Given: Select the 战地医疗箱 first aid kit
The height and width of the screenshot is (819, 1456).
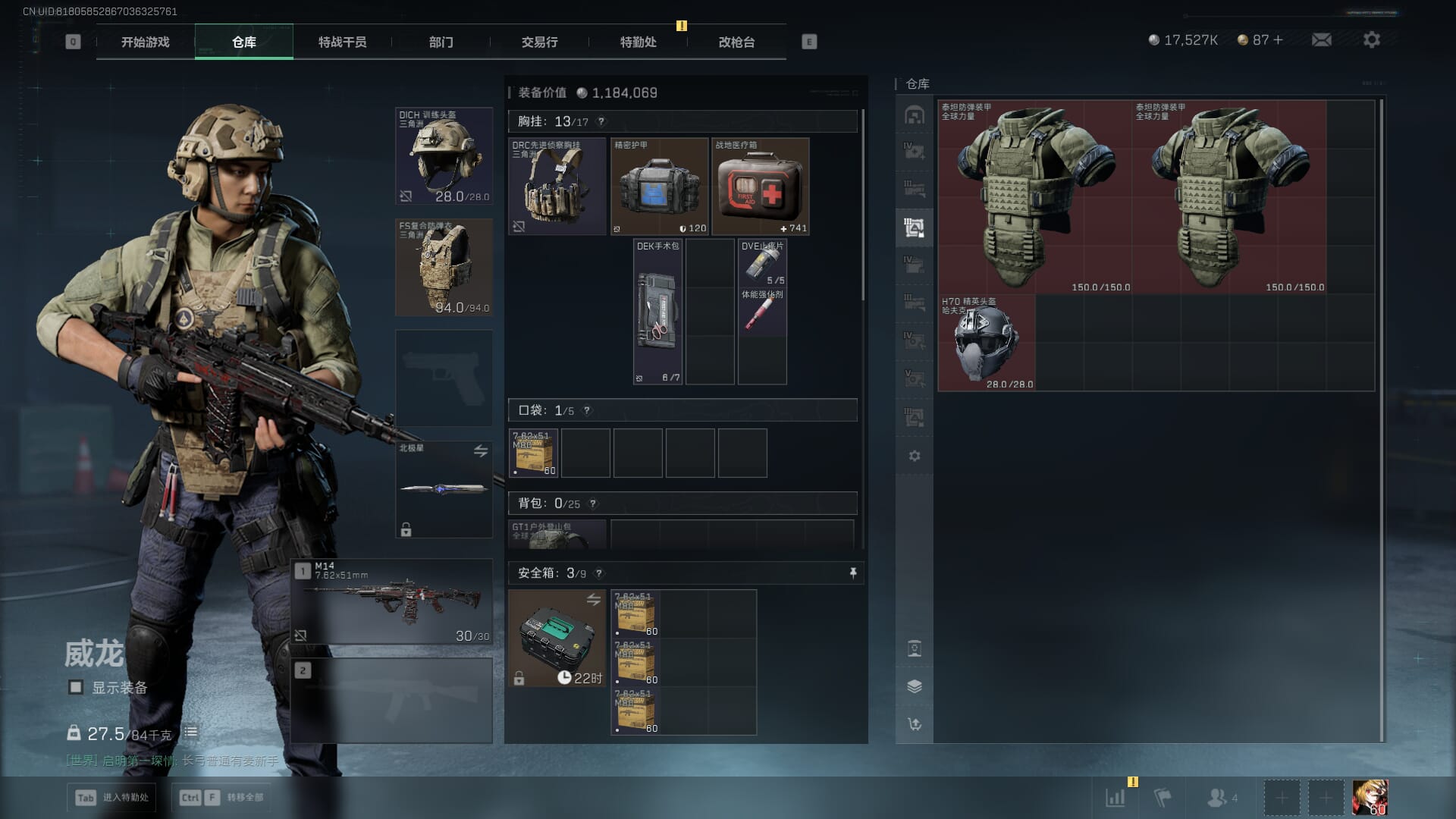Looking at the screenshot, I should tap(761, 187).
